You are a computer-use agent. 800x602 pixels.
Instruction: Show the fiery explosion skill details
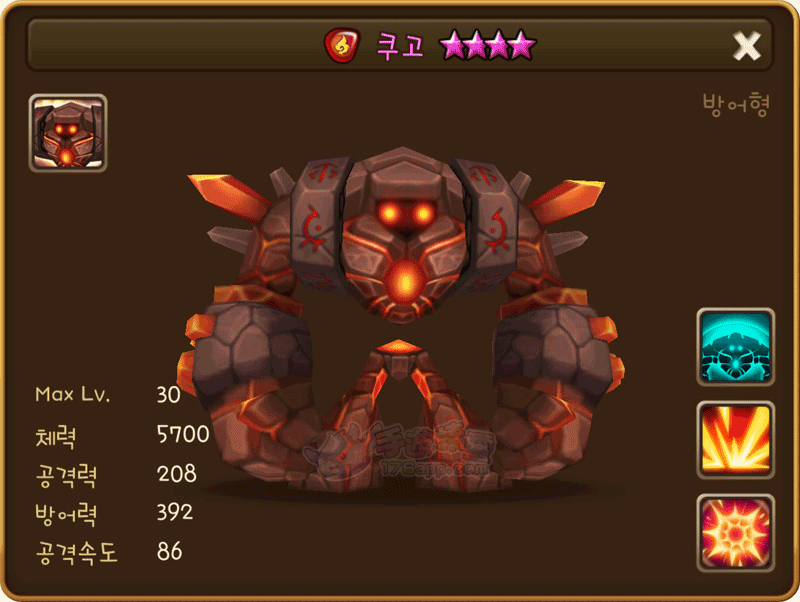(735, 532)
